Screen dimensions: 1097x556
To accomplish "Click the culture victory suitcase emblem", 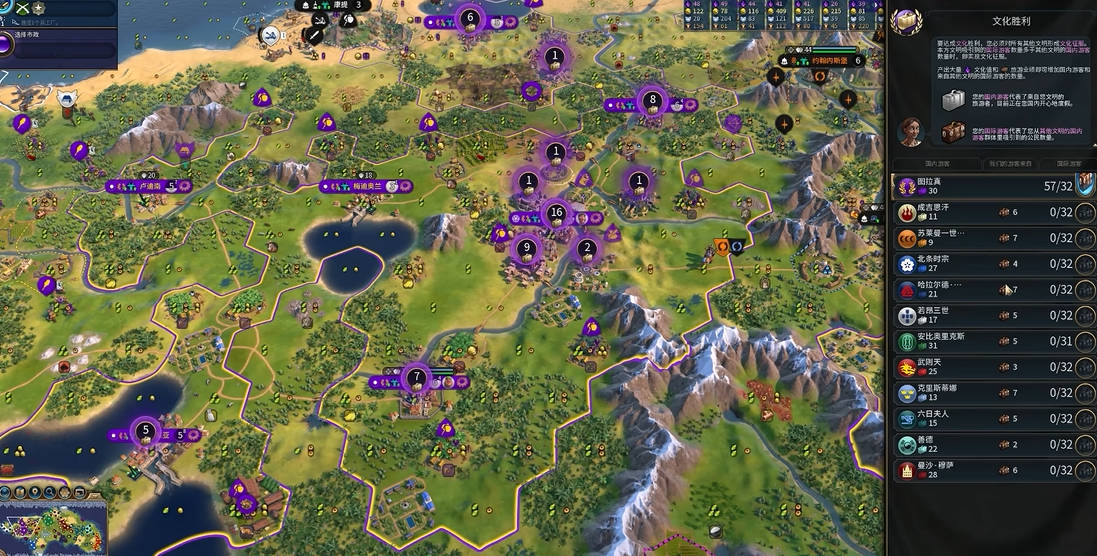I will [907, 22].
